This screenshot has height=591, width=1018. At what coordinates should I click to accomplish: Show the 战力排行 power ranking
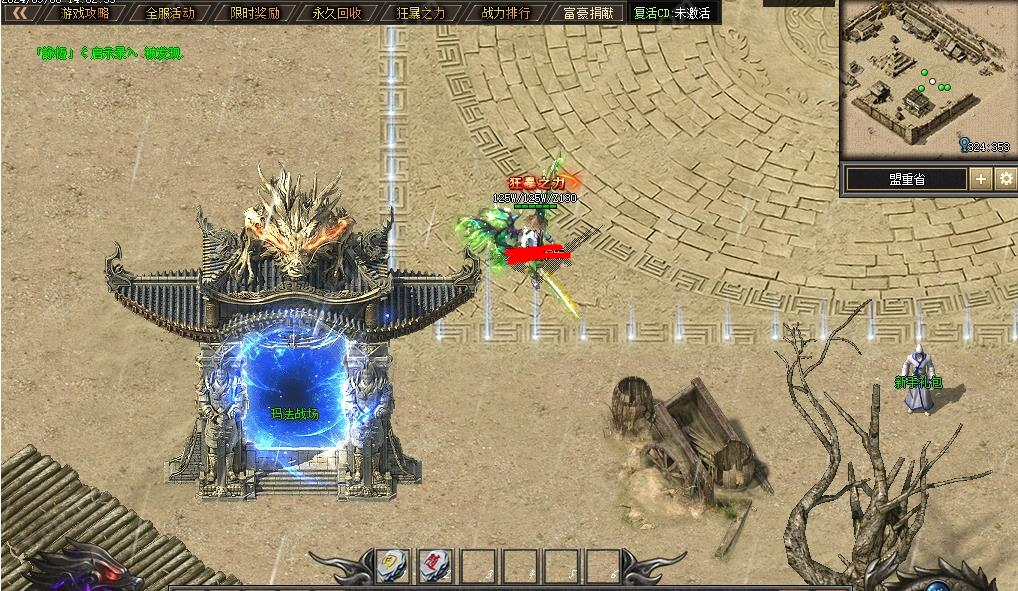tap(506, 13)
